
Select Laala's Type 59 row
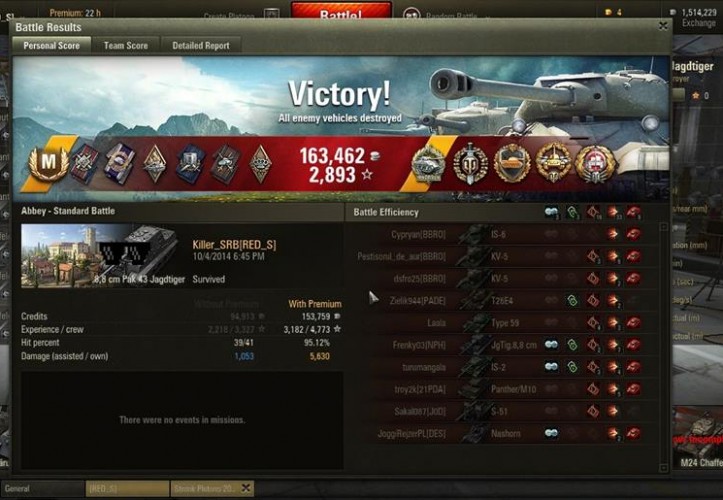[x=500, y=322]
